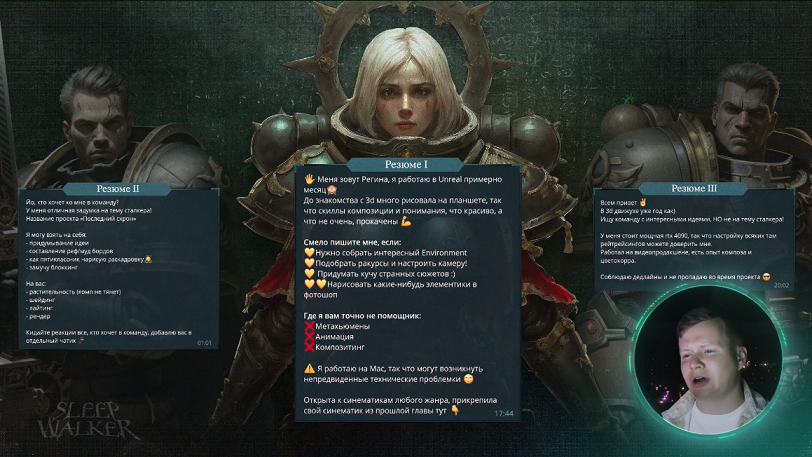
Task: Select the Резюме I message card
Action: 407,290
